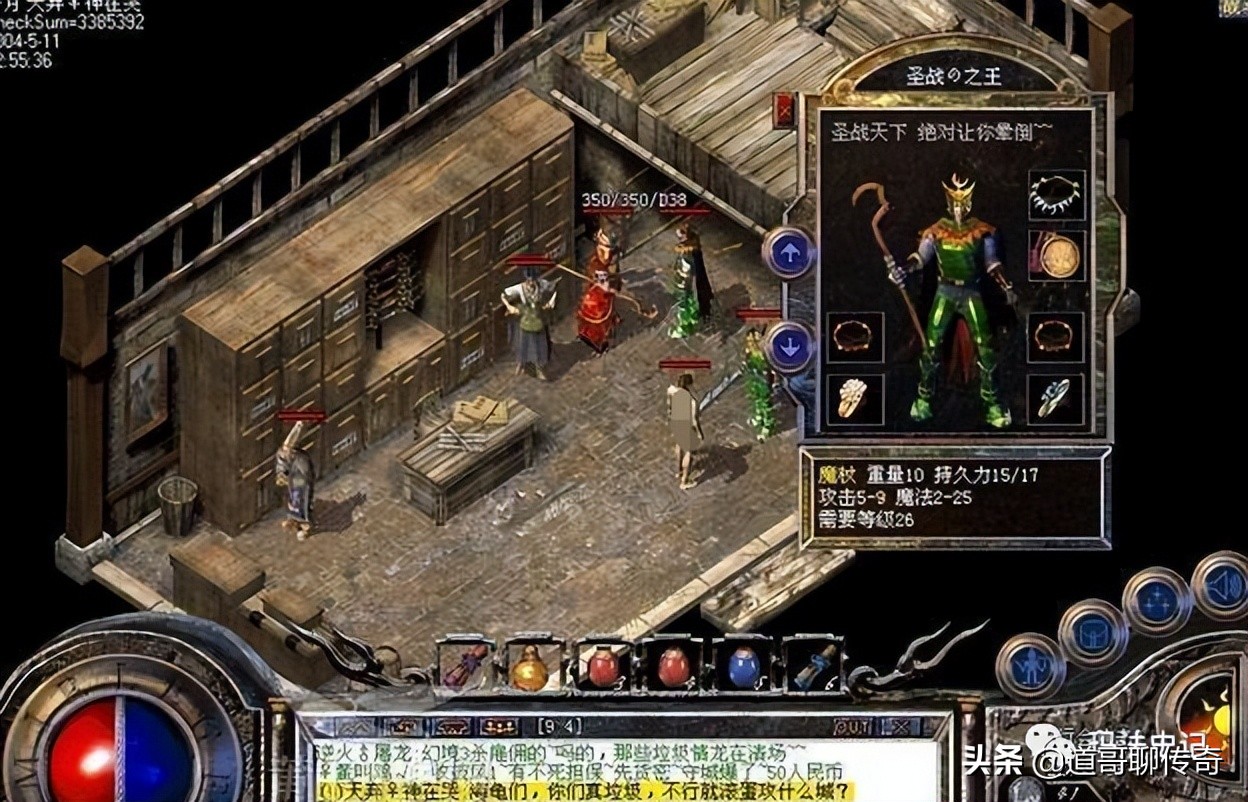
Task: Select the left white ring slot
Action: [854, 399]
